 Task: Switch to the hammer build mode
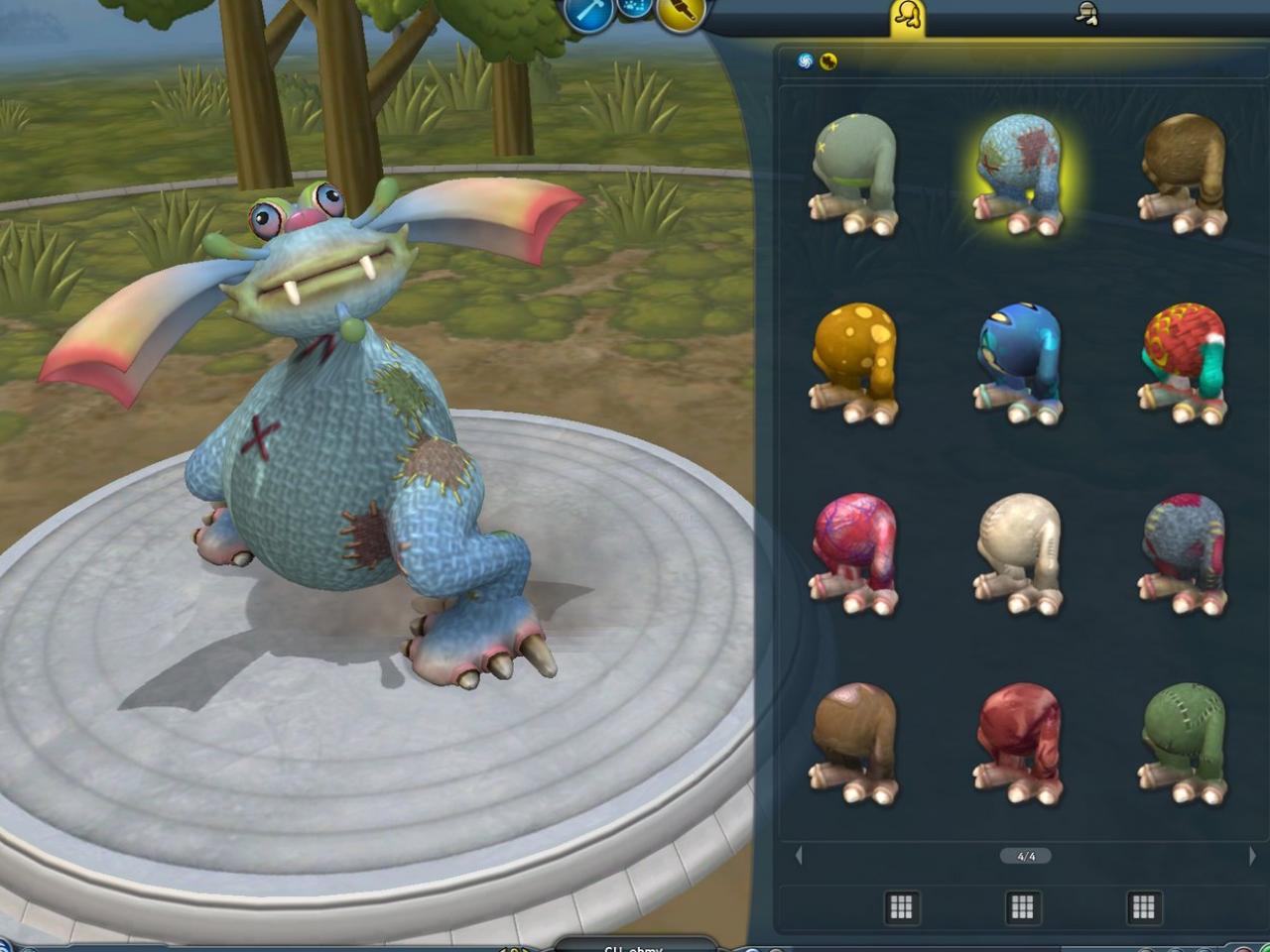tap(589, 14)
